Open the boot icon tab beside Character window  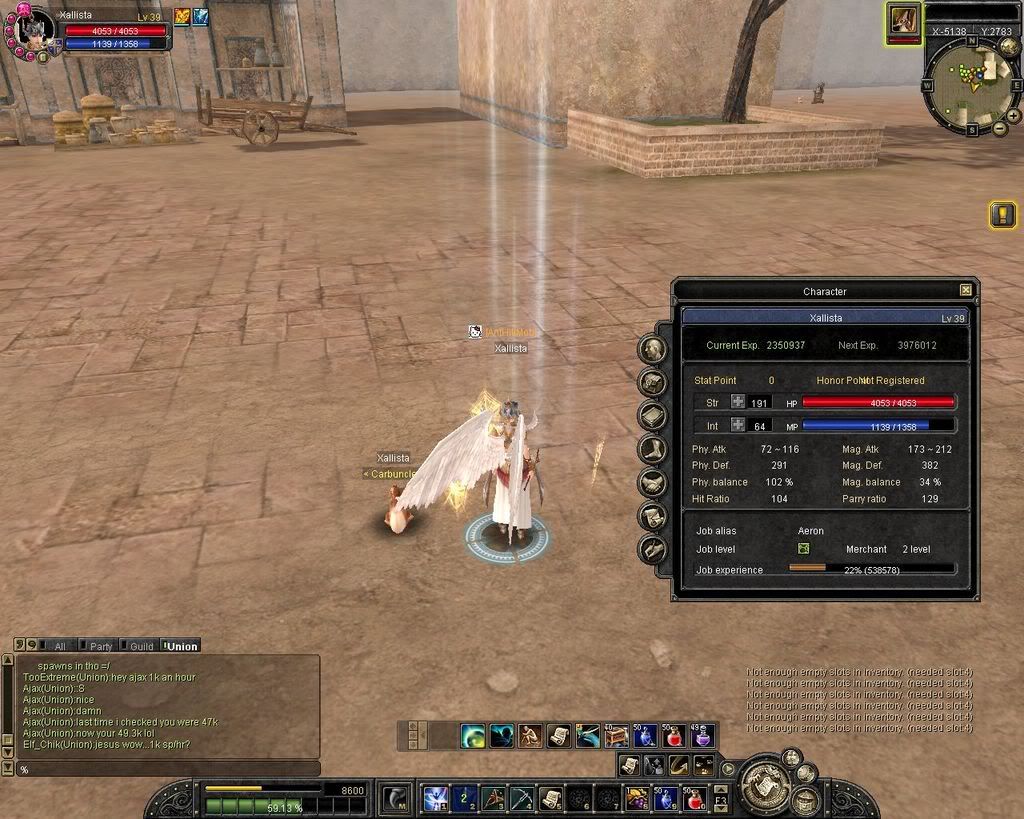[653, 449]
